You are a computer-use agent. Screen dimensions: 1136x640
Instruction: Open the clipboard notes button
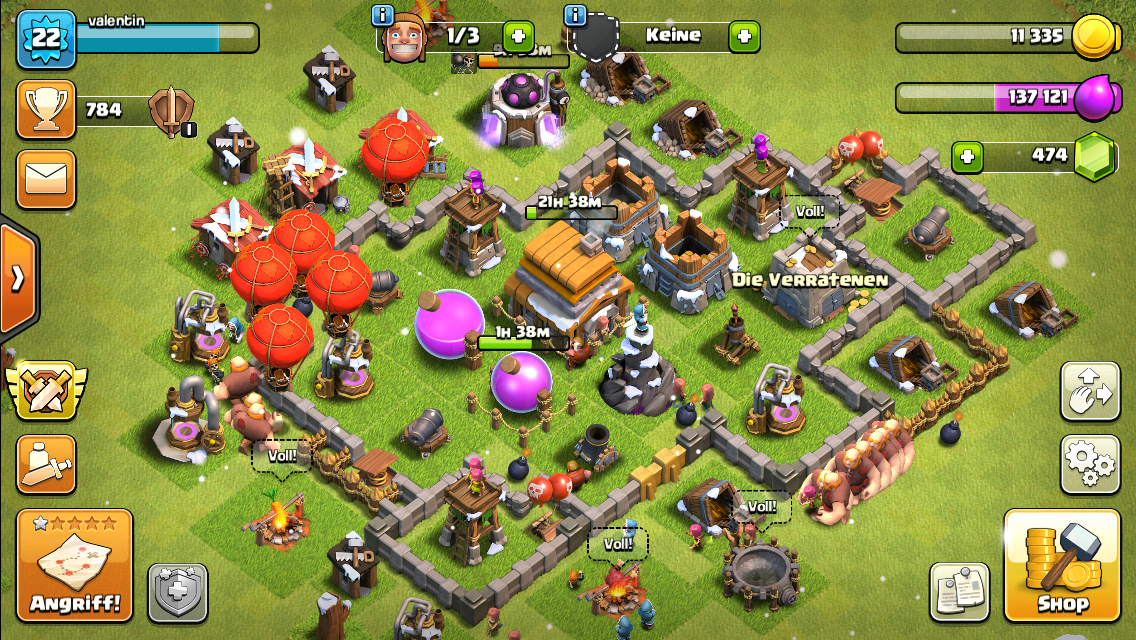pyautogui.click(x=959, y=592)
